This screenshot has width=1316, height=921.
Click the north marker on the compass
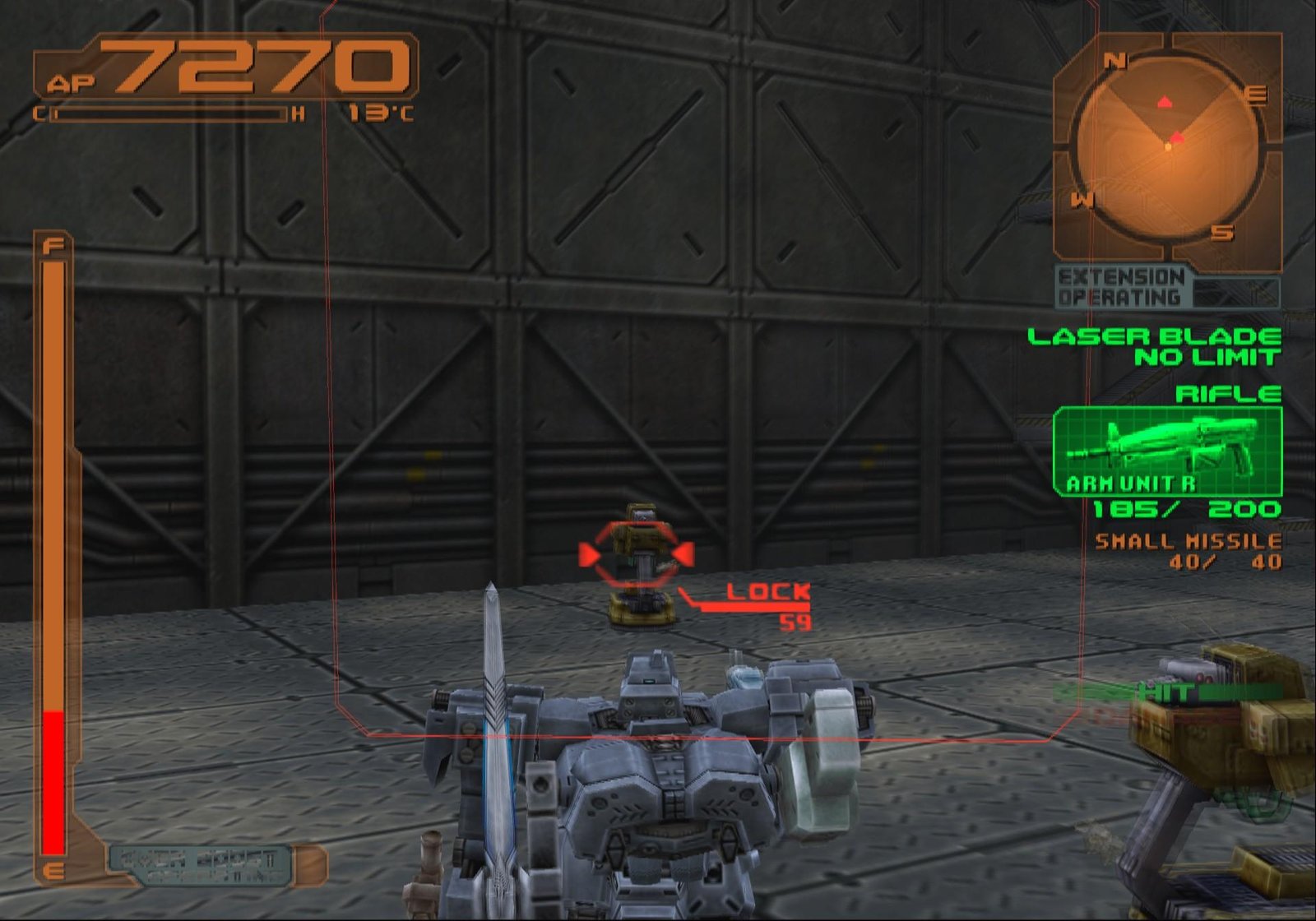(x=1114, y=59)
